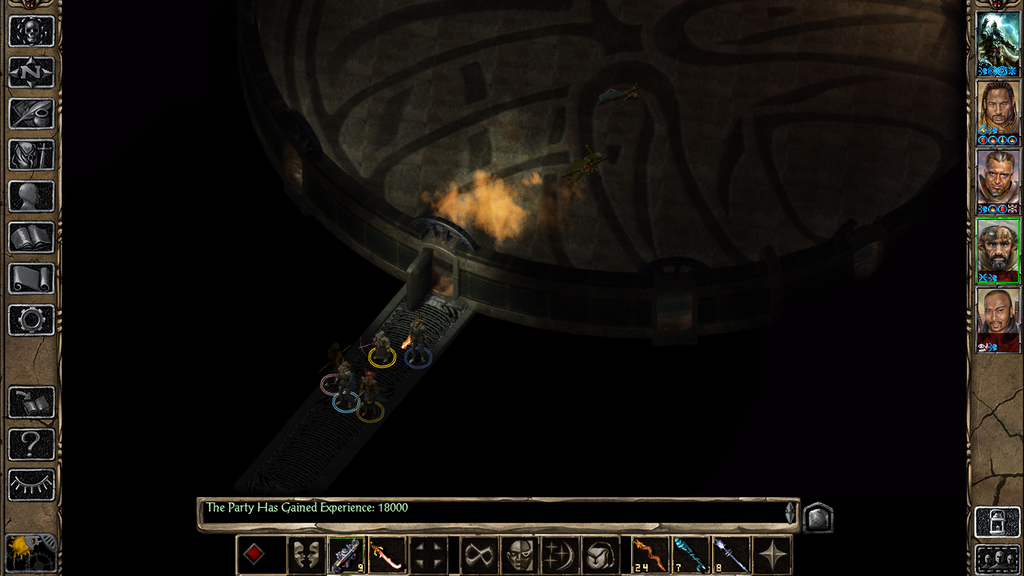
Task: Open the priest scroll
Action: pos(31,278)
